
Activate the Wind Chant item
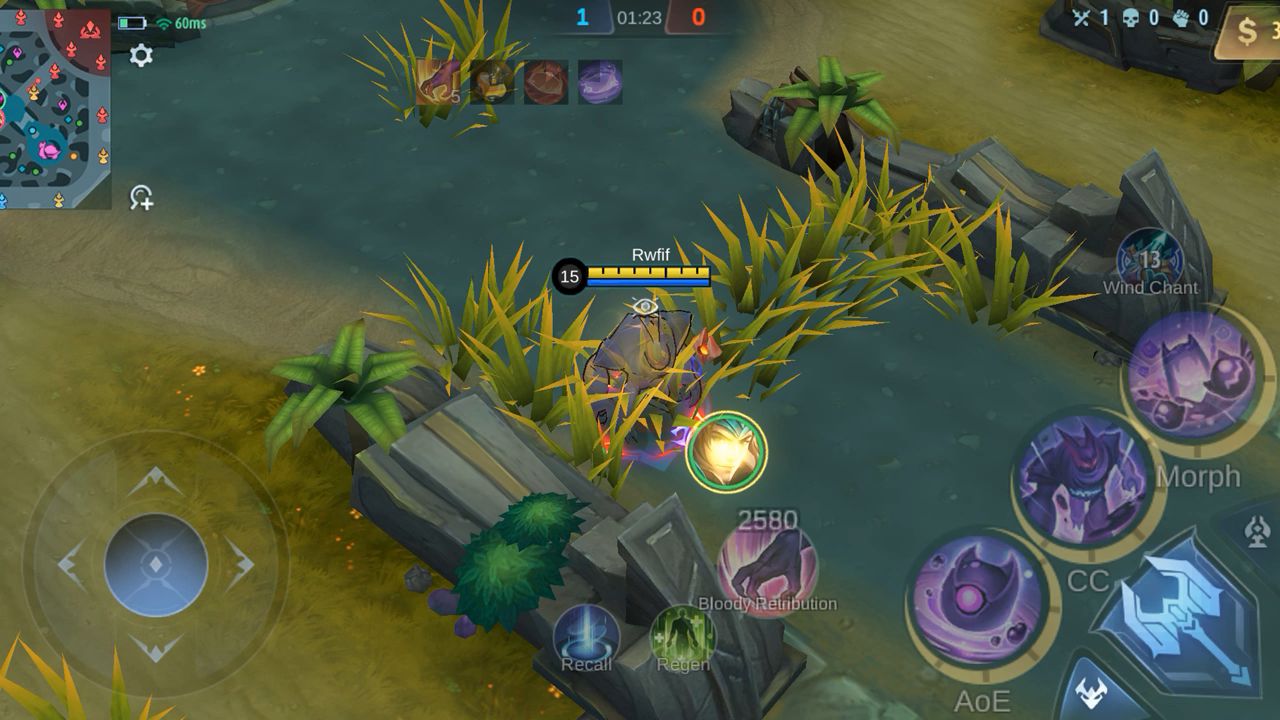pyautogui.click(x=1150, y=260)
